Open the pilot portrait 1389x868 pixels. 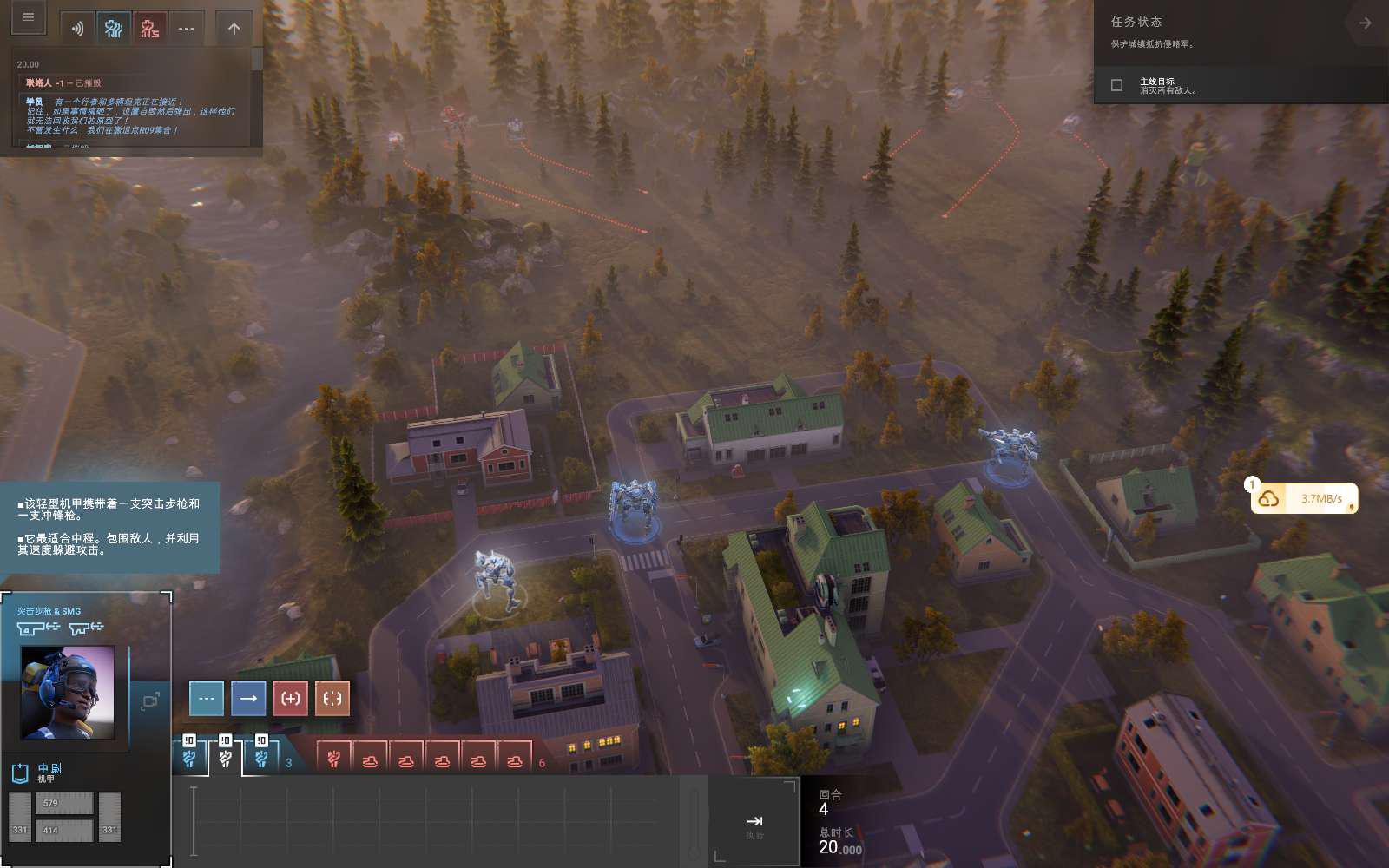(68, 692)
